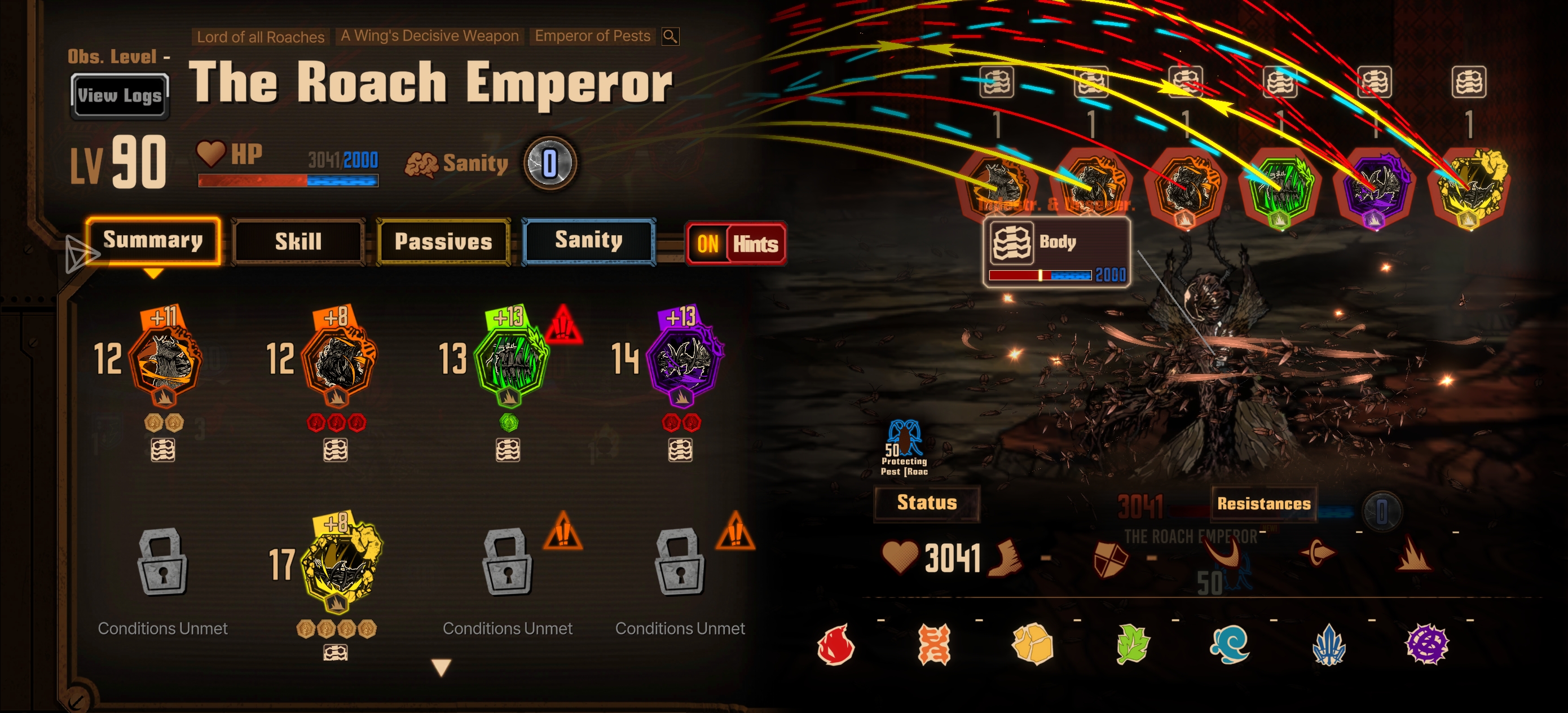Select the Emperor of Pests keyword
Screen dimensions: 1568x713
click(592, 36)
